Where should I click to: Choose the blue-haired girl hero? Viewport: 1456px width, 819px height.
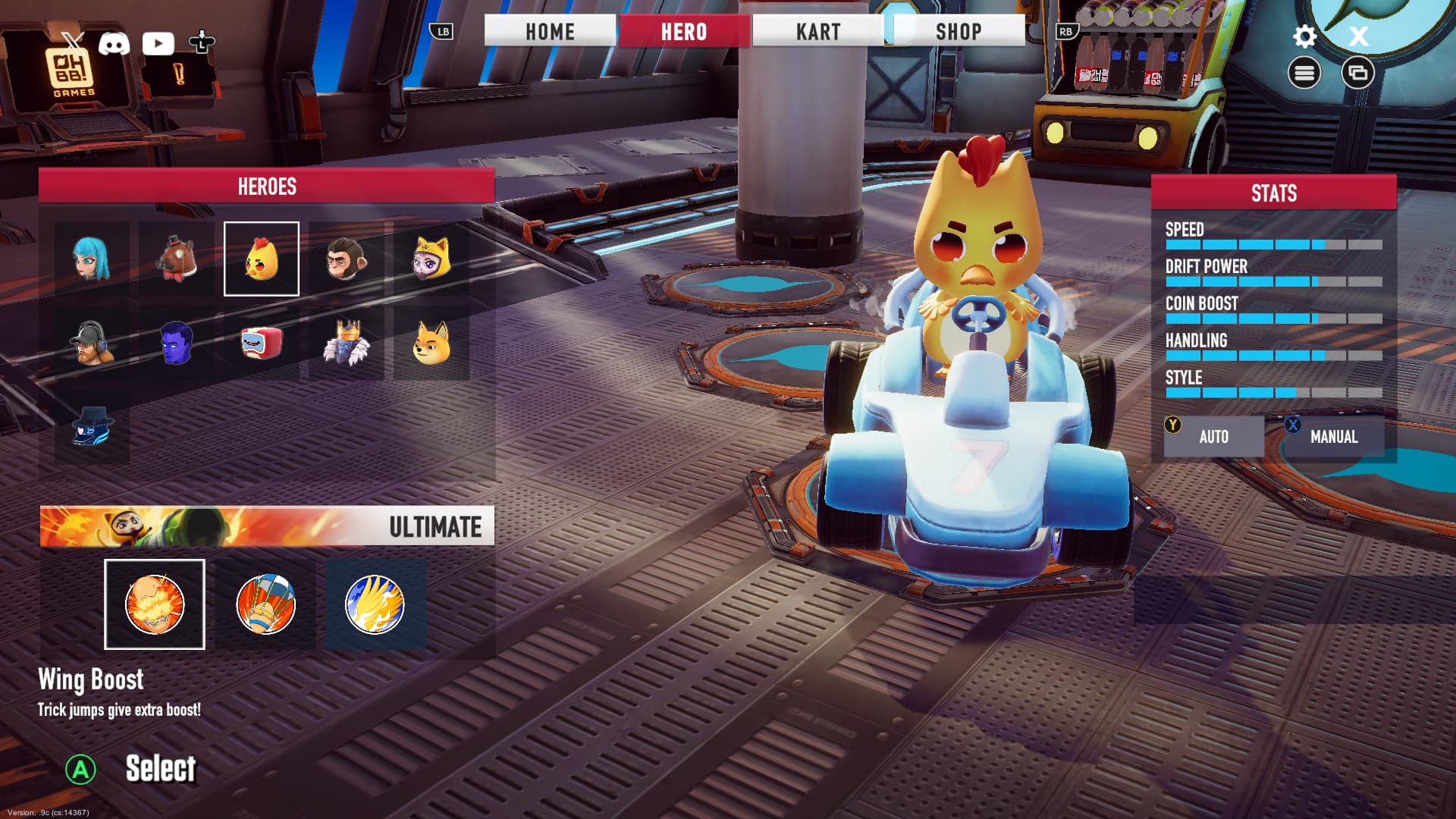tap(92, 259)
